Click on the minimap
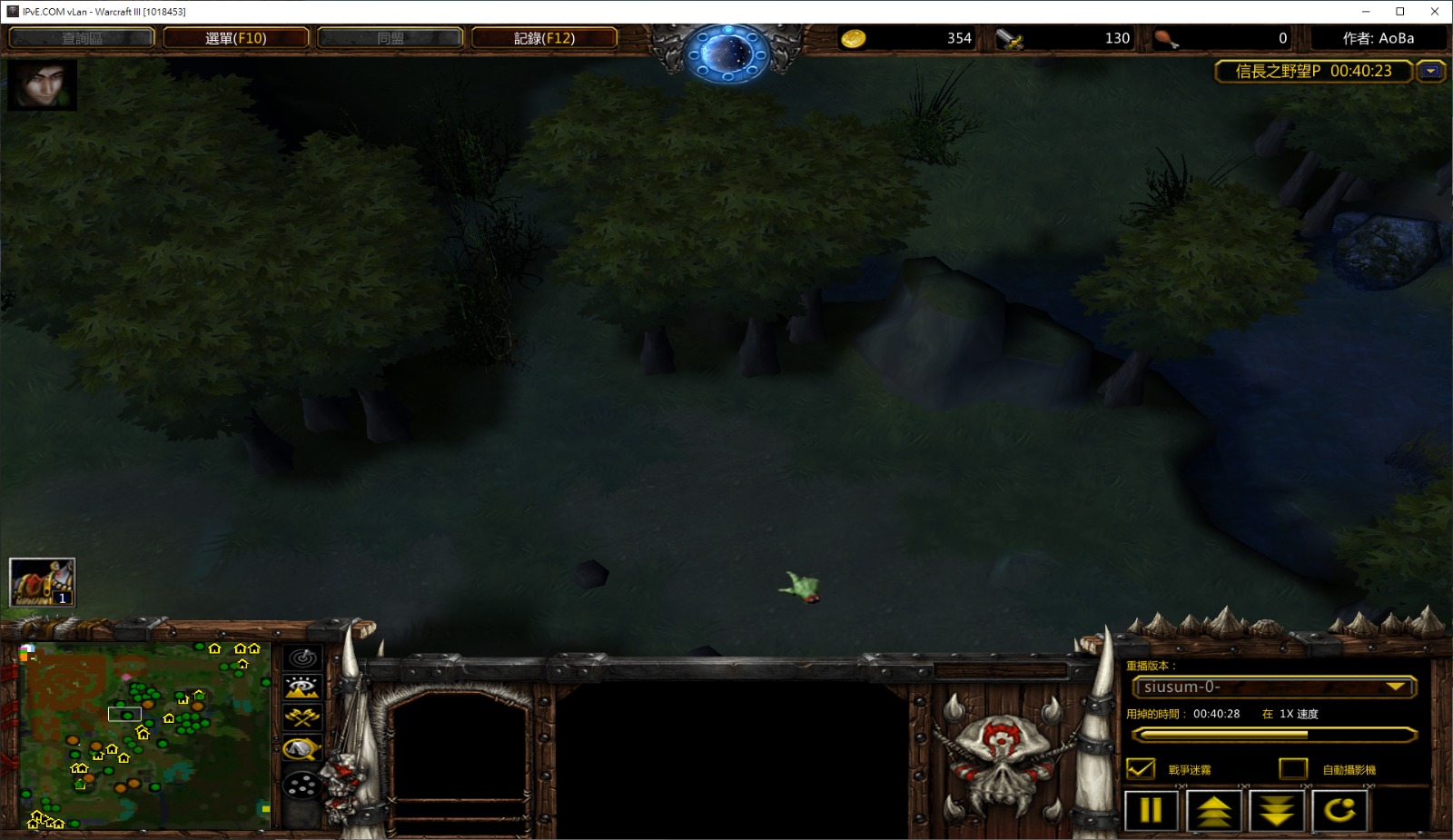Screen dimensions: 1453x840 pyautogui.click(x=144, y=736)
